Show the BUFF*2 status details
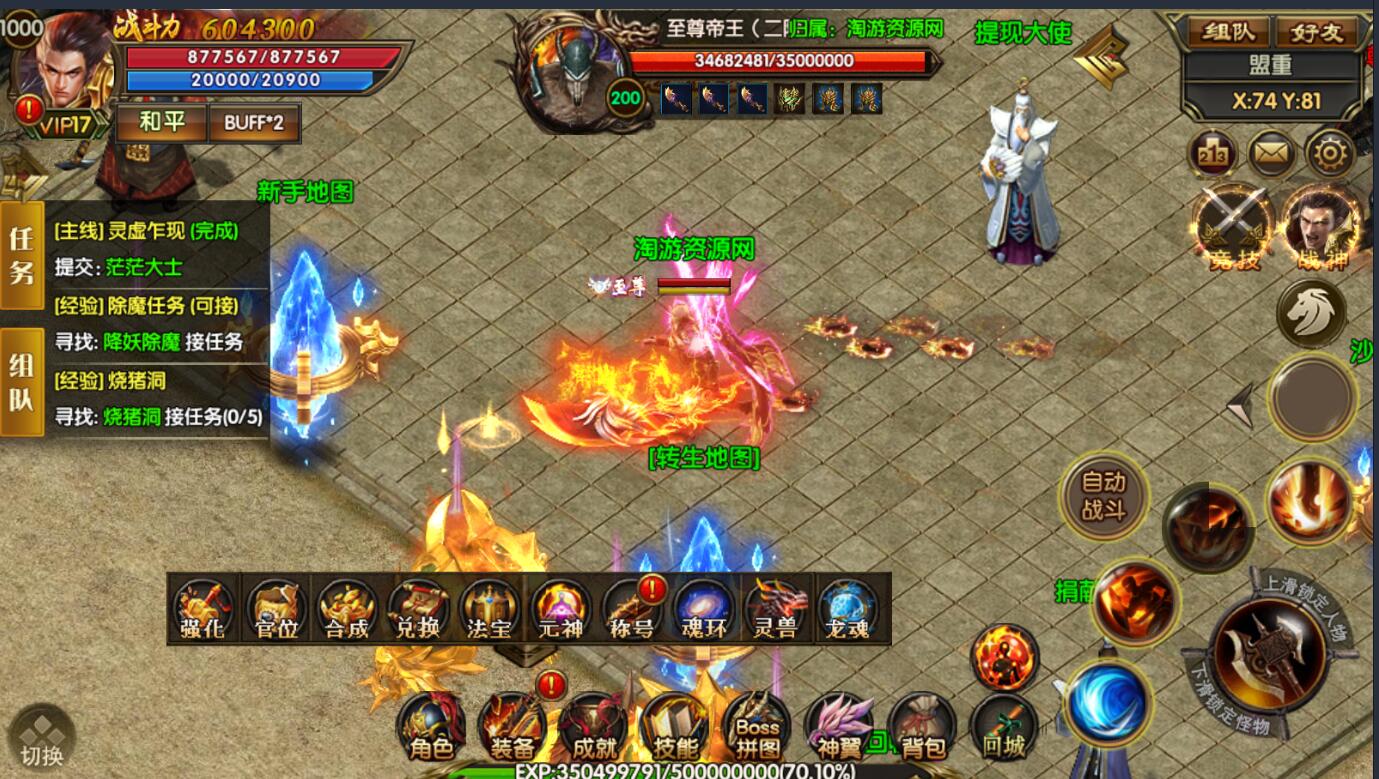 point(253,123)
